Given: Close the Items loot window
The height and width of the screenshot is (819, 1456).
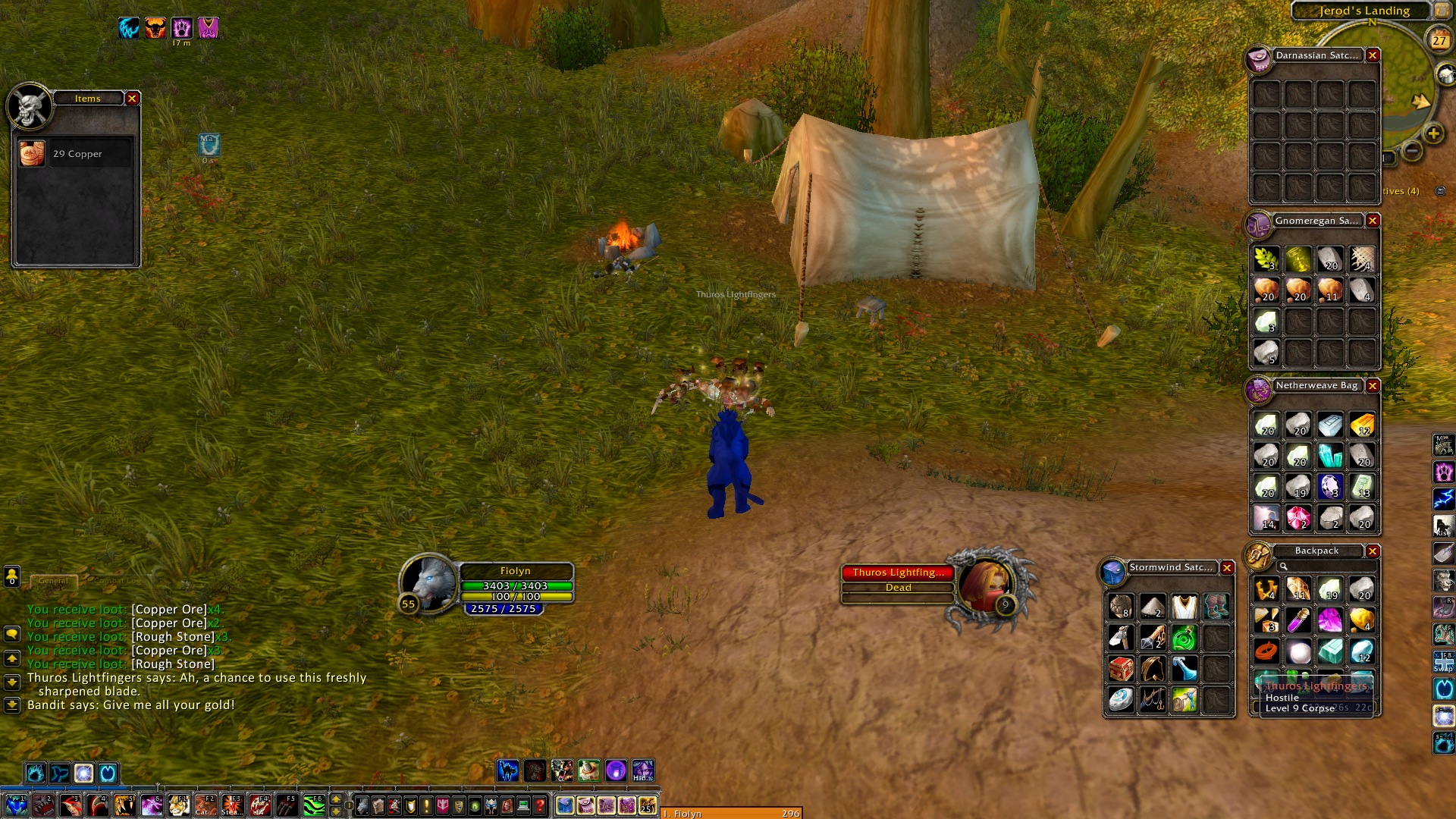Looking at the screenshot, I should [x=132, y=99].
